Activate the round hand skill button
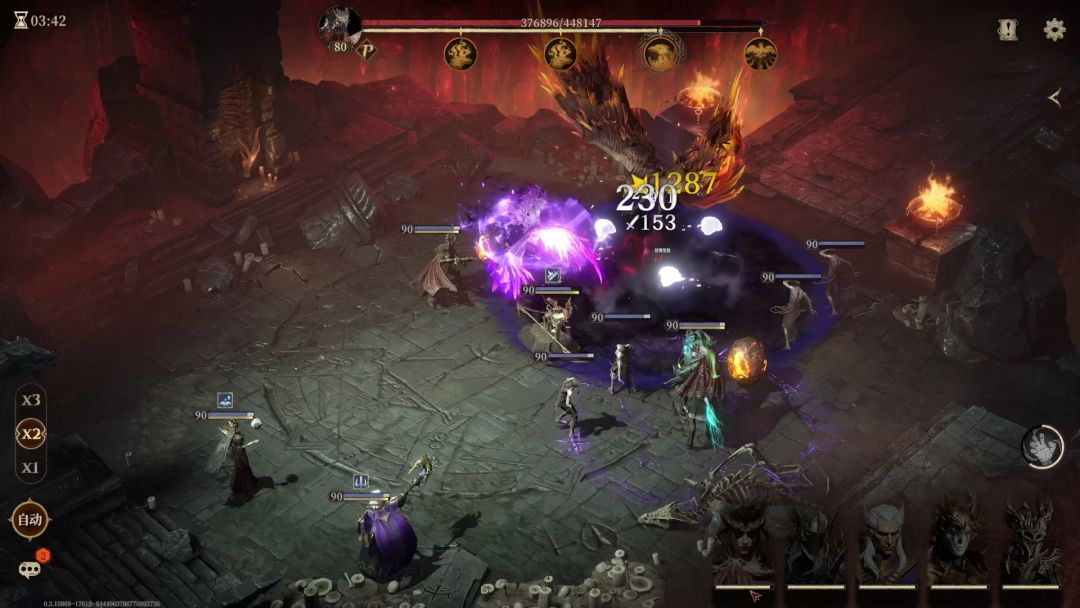This screenshot has width=1080, height=608. point(1042,446)
